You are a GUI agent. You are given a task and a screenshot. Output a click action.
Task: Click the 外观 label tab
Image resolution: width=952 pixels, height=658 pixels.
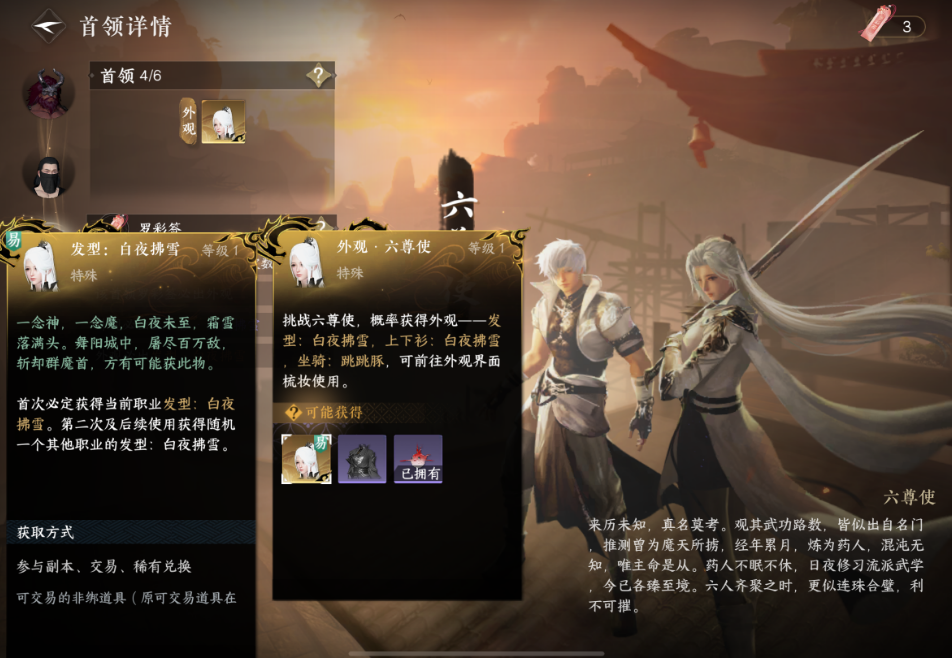click(188, 122)
